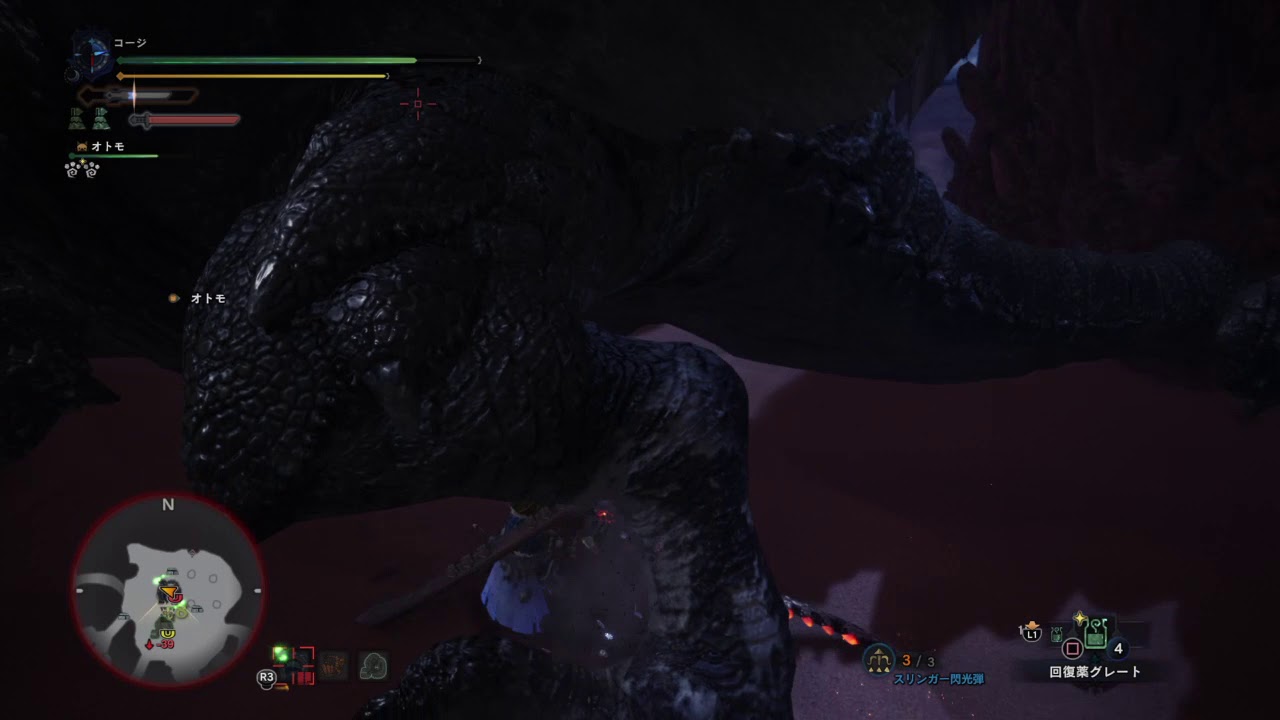1280x720 pixels.
Task: Toggle the first green attack buff icon
Action: (x=78, y=118)
